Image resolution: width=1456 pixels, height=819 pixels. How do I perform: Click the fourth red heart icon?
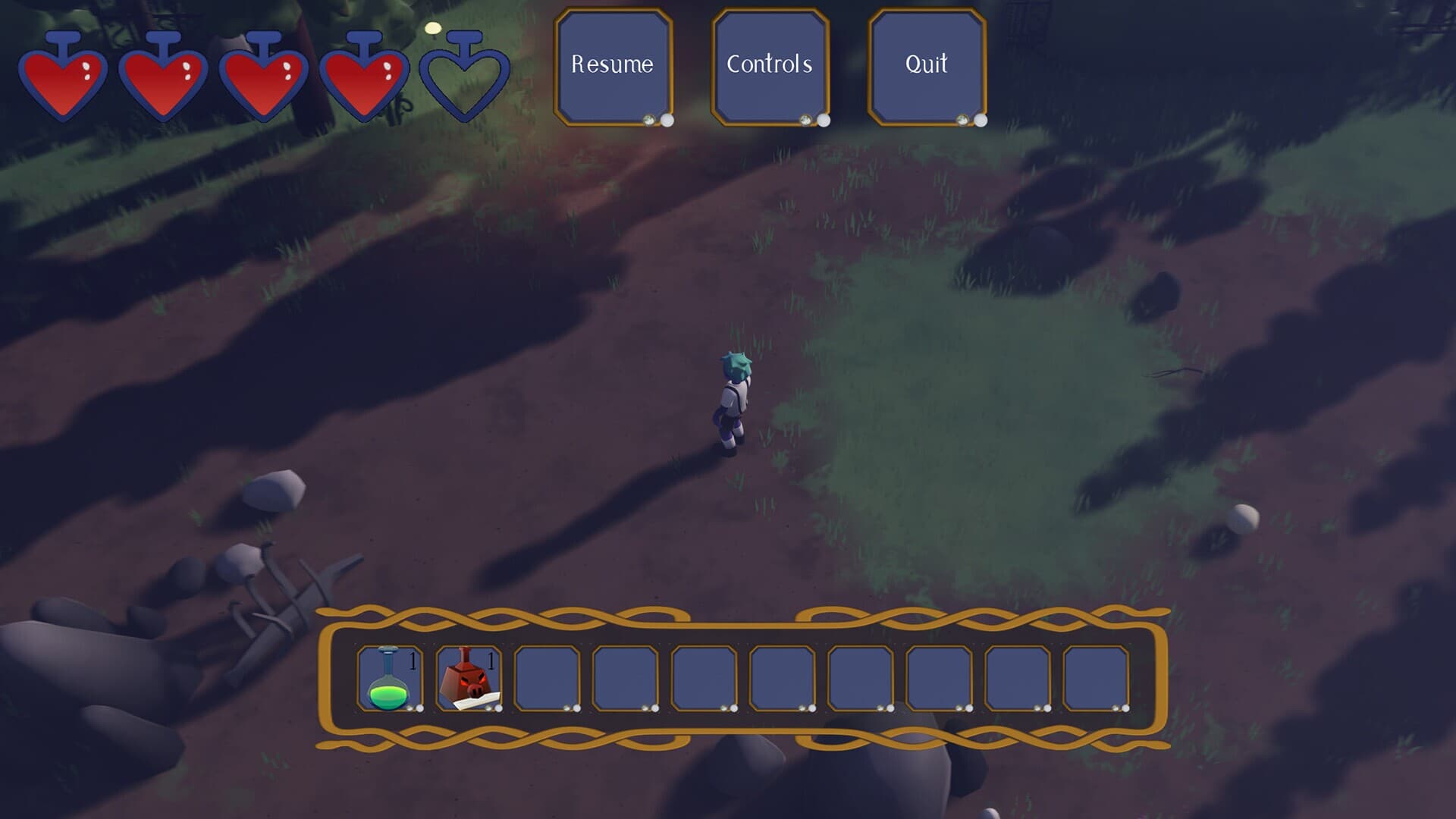coord(366,80)
